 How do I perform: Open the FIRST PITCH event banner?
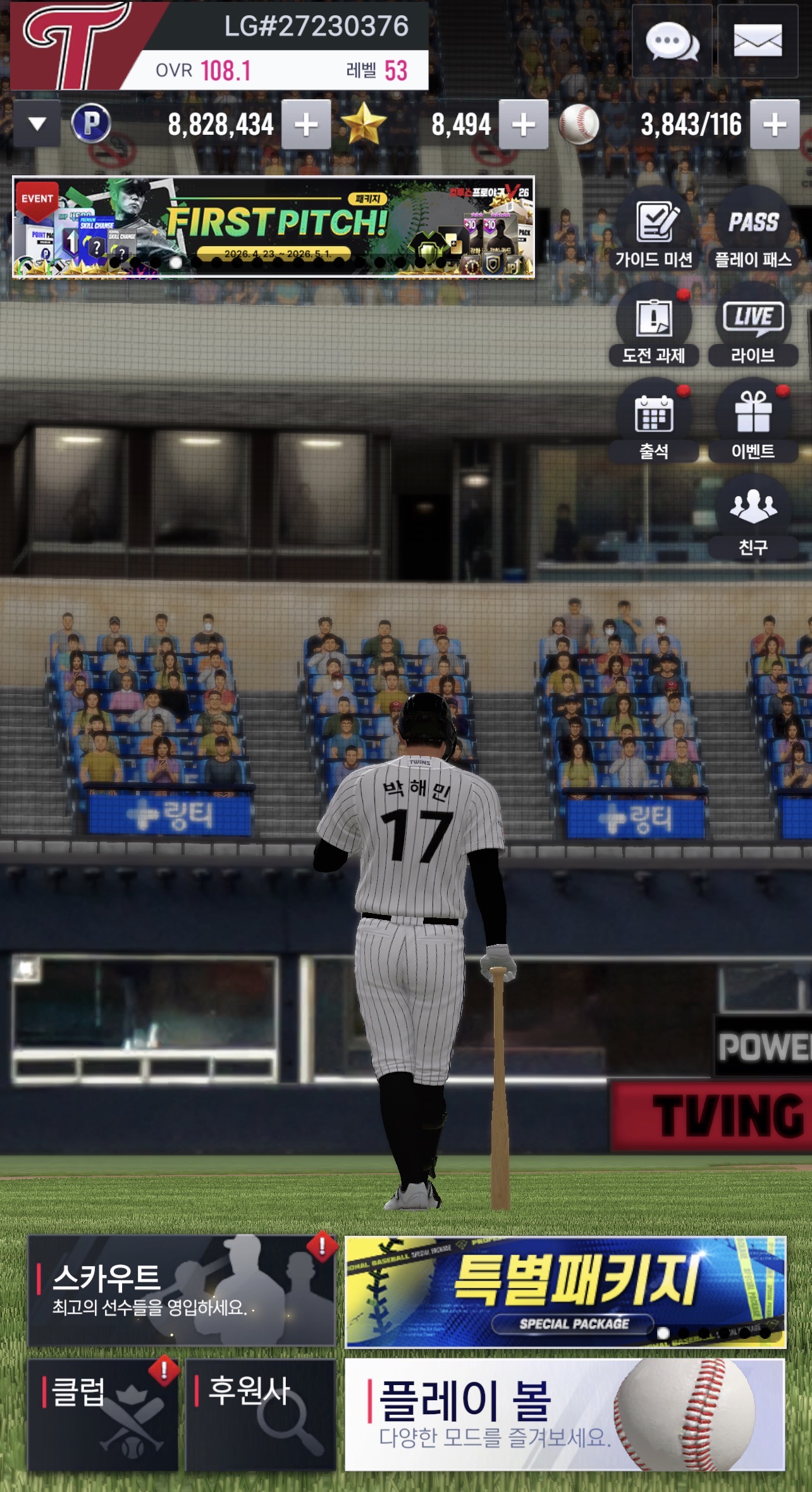click(x=273, y=227)
